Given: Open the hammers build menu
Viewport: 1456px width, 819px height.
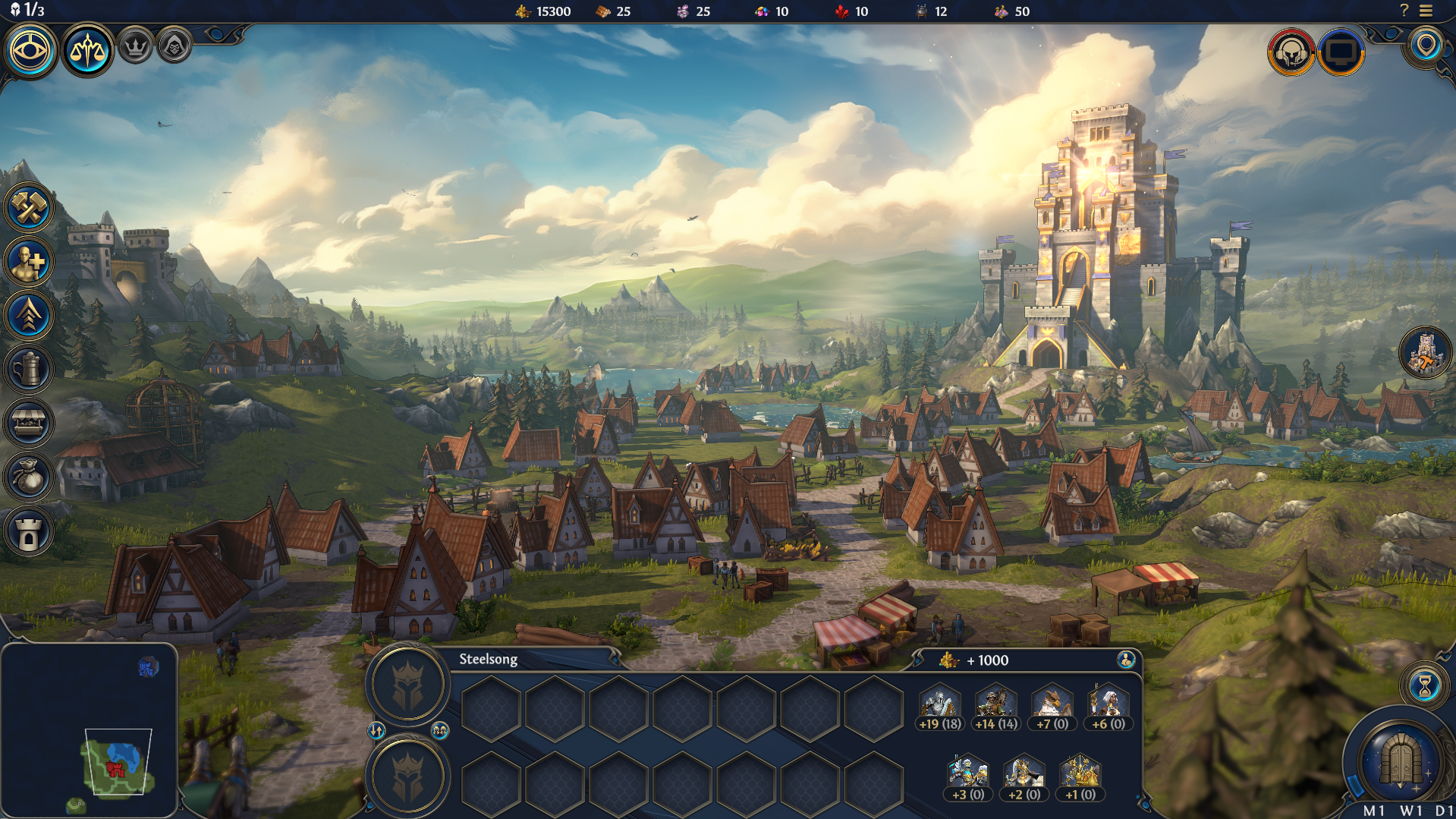Looking at the screenshot, I should [29, 207].
